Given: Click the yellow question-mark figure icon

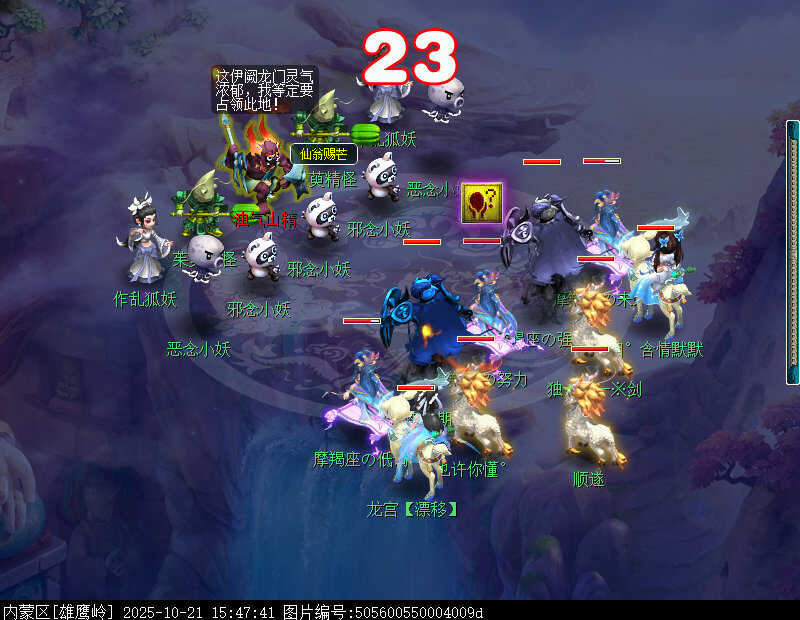Looking at the screenshot, I should pos(481,203).
